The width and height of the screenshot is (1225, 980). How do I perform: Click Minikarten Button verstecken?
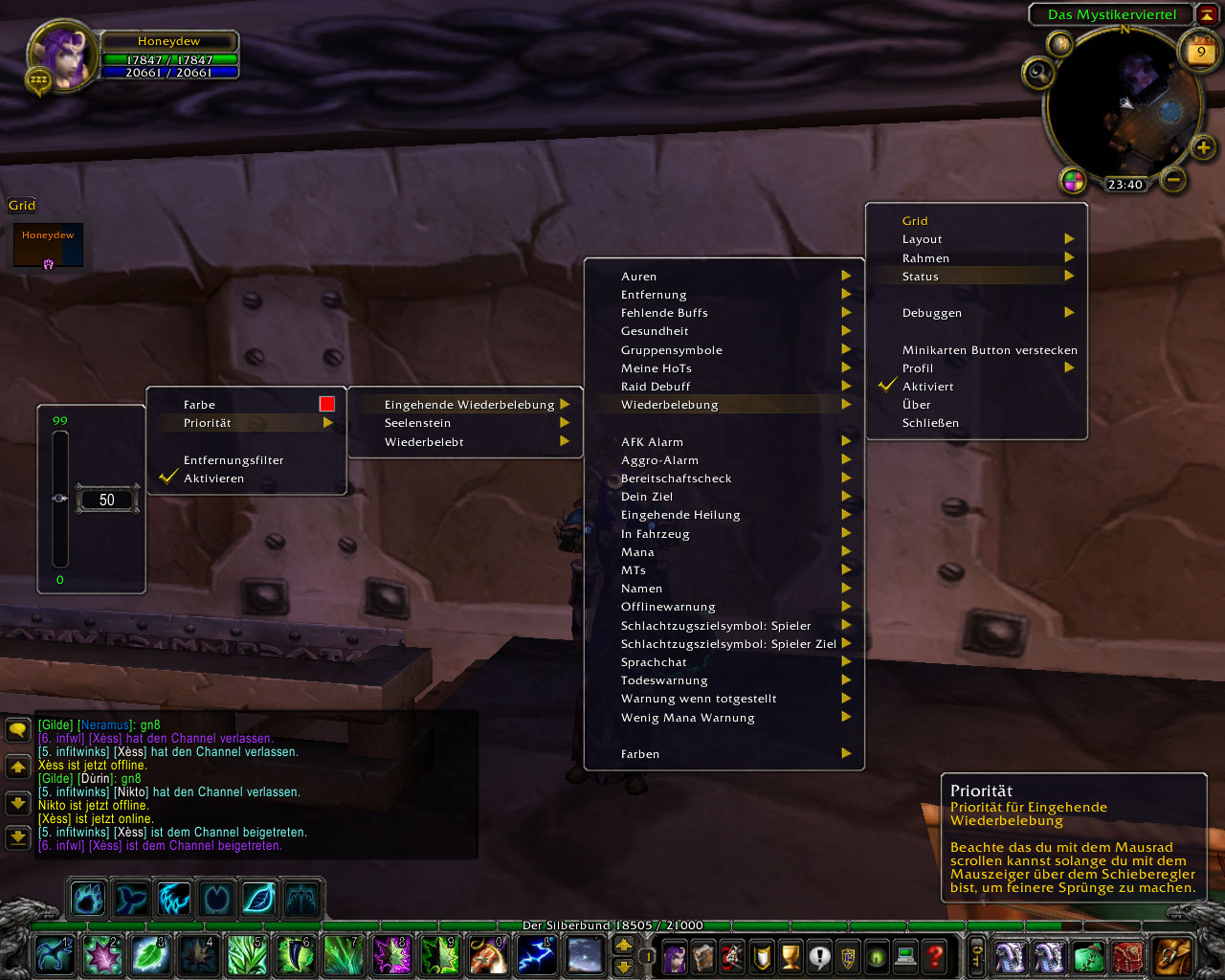pos(989,350)
